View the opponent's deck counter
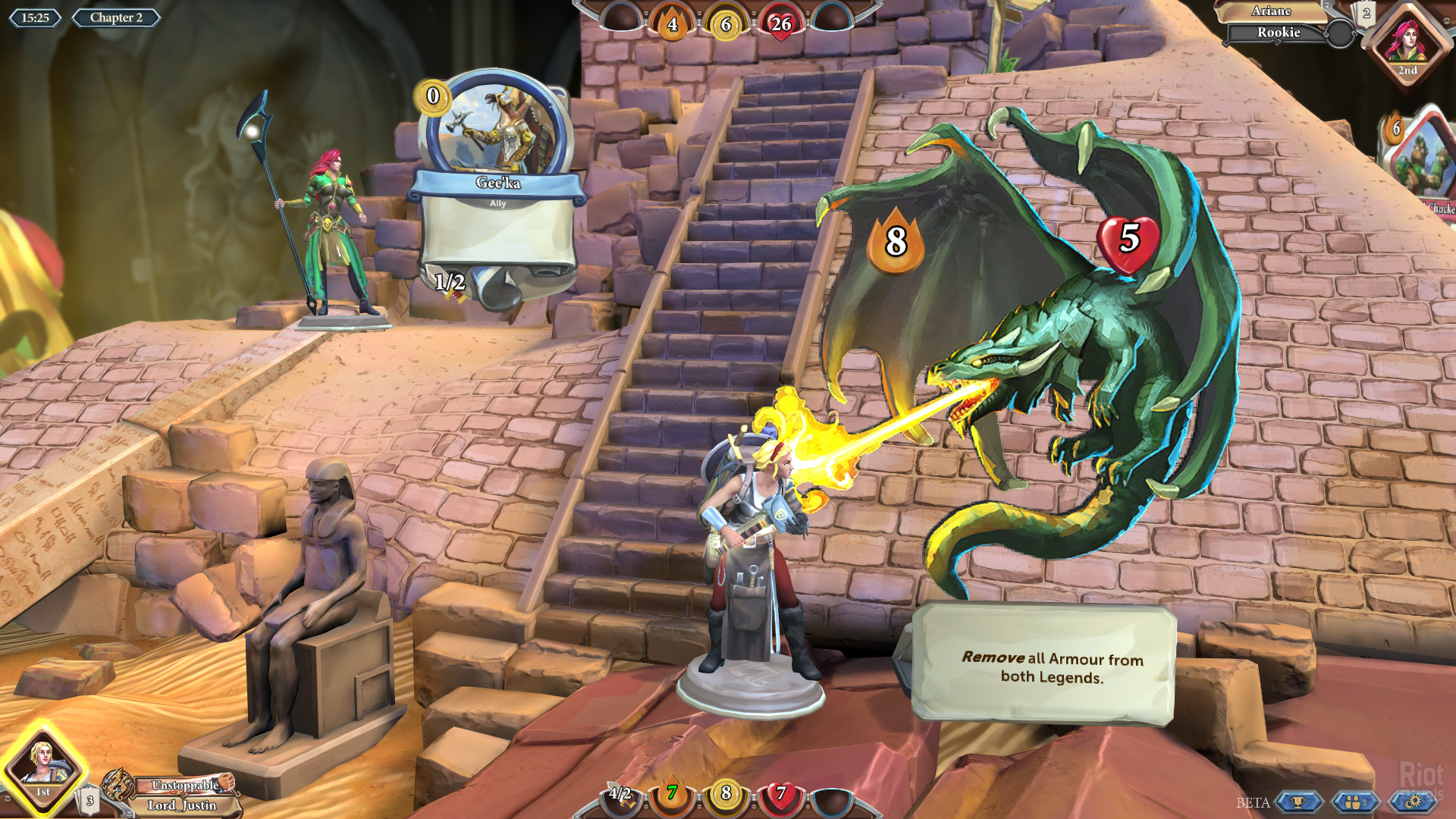This screenshot has height=819, width=1456. (x=1366, y=14)
